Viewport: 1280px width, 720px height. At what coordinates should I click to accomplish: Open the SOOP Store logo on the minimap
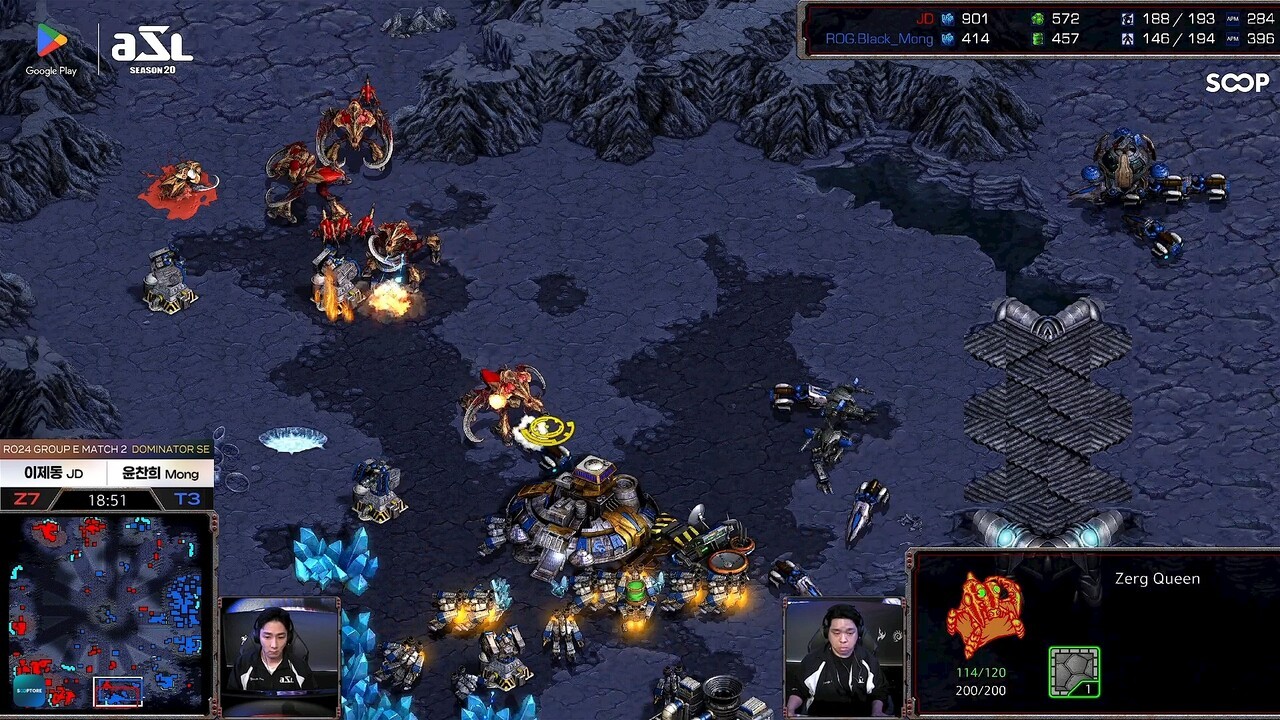click(28, 690)
